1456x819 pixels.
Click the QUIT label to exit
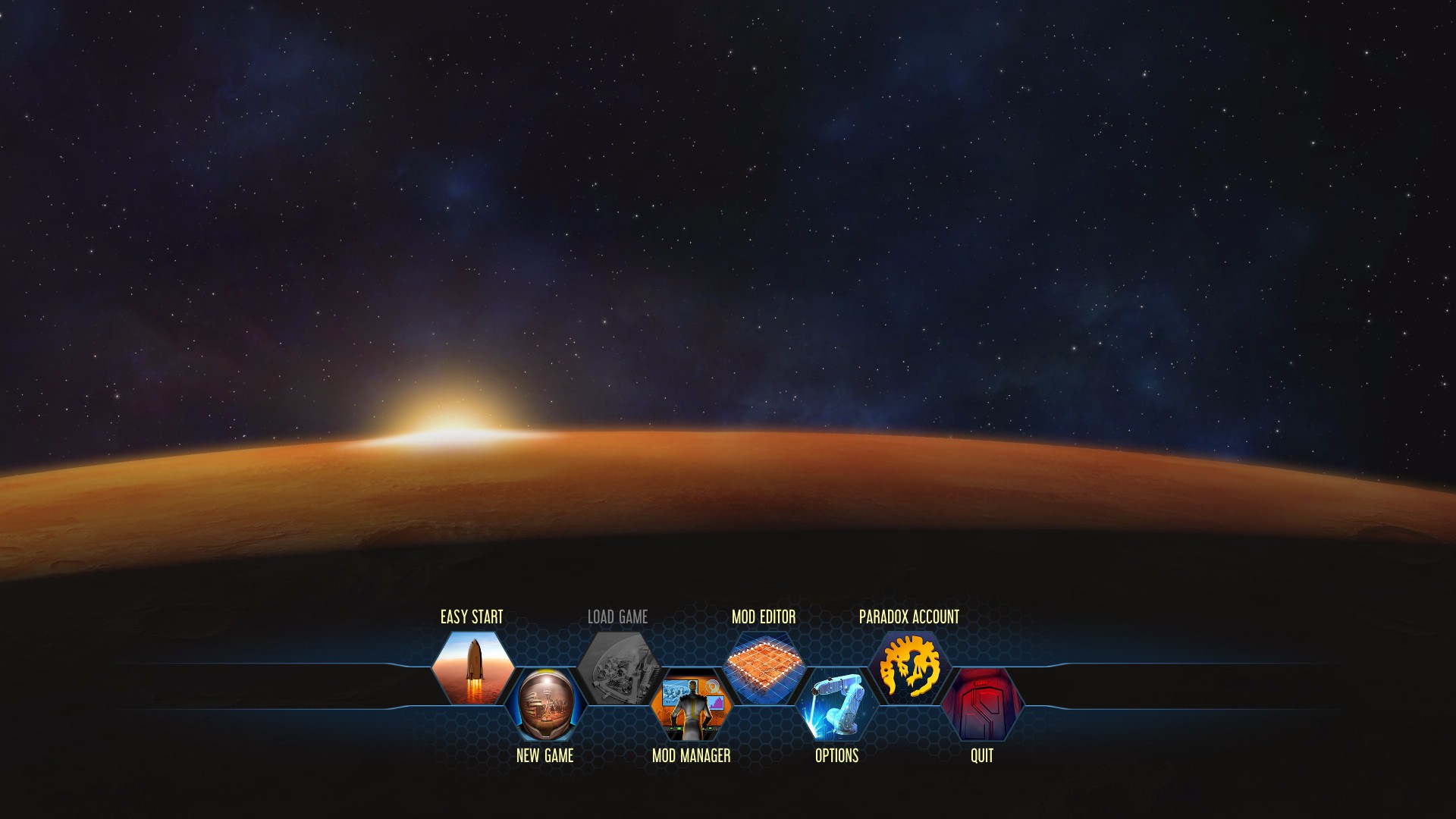coord(981,755)
